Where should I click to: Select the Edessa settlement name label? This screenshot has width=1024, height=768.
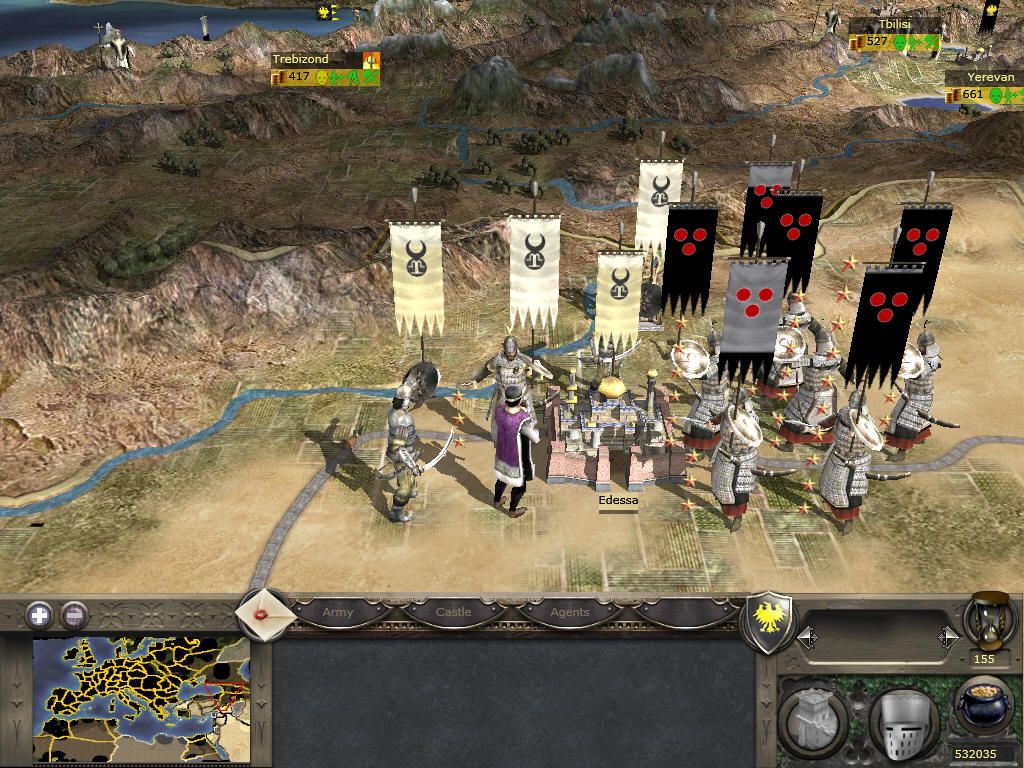[617, 500]
